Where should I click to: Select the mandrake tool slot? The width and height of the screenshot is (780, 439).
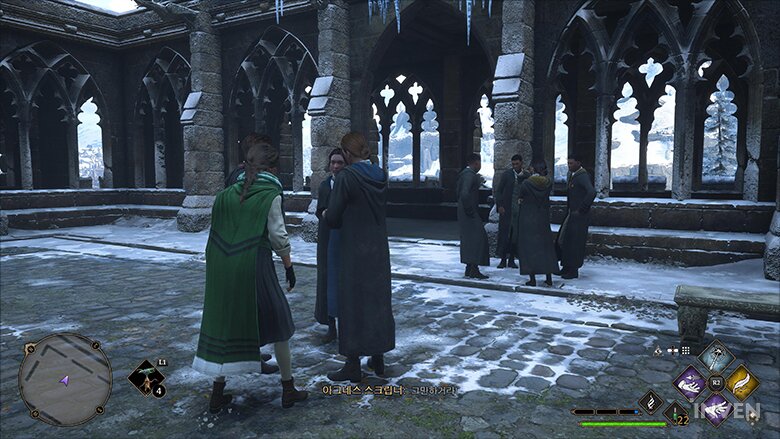[147, 378]
